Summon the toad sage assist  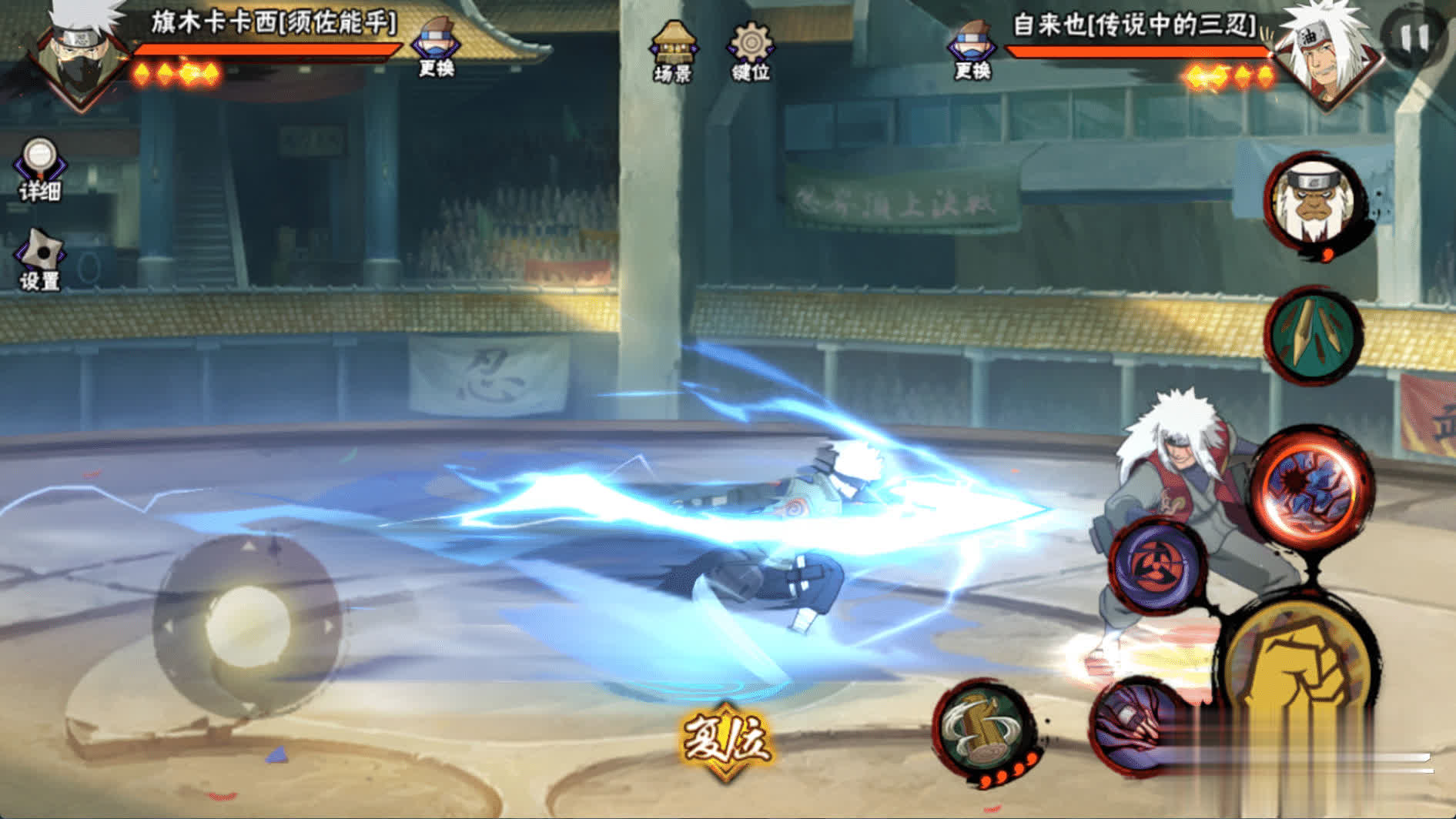click(x=1314, y=202)
